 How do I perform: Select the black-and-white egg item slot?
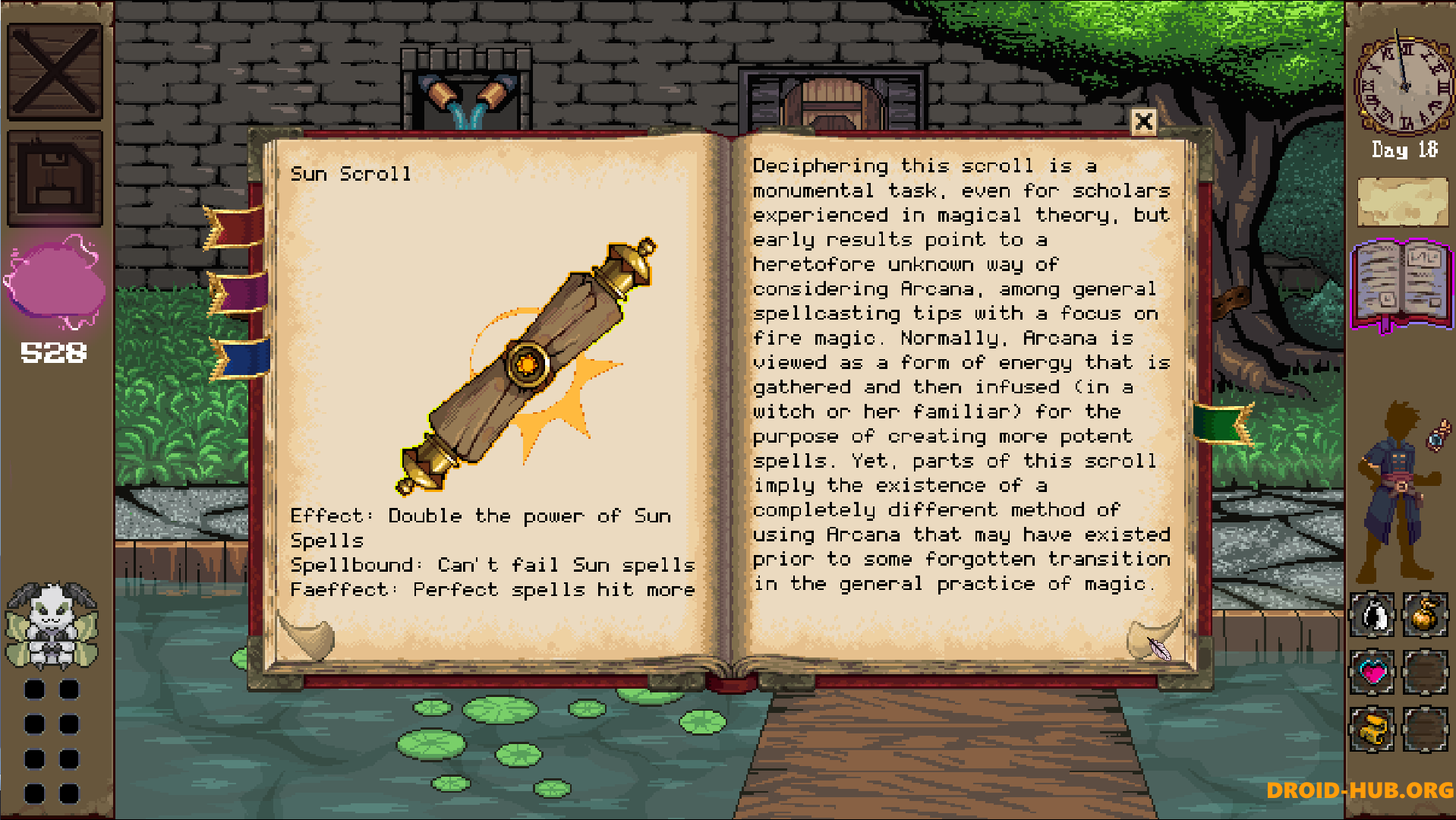1372,617
